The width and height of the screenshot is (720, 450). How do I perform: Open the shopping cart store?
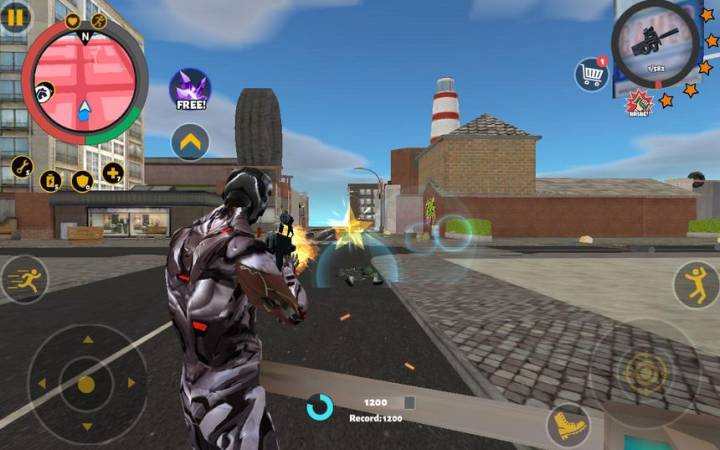click(x=591, y=73)
